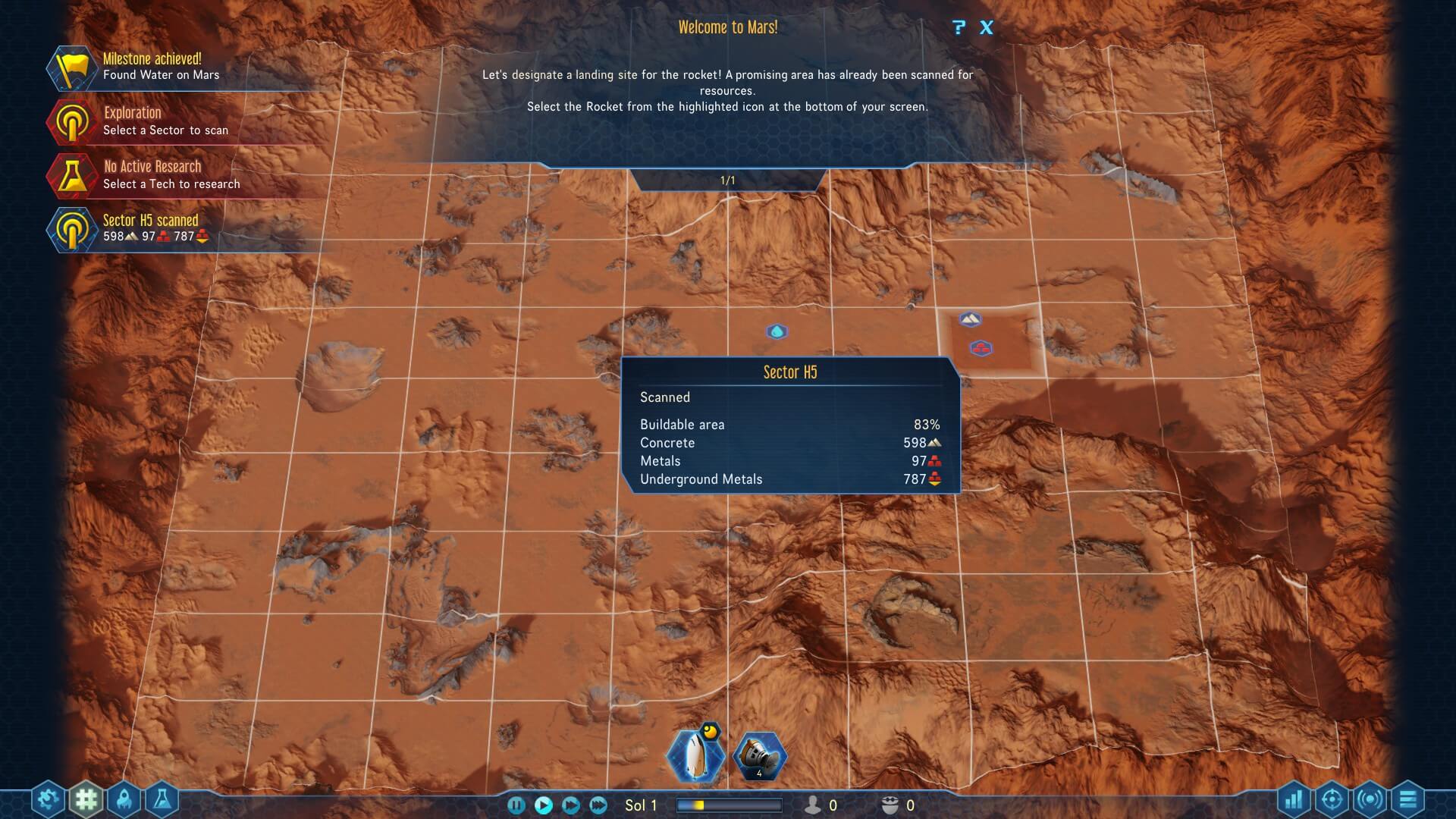Screen dimensions: 1456x819
Task: Open the No Active Research notification
Action: click(152, 175)
